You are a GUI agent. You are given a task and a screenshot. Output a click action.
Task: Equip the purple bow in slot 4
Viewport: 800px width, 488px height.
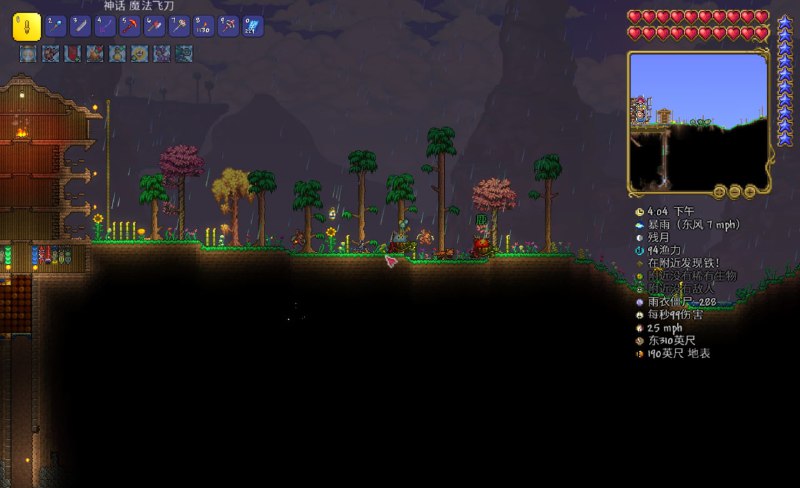(105, 26)
